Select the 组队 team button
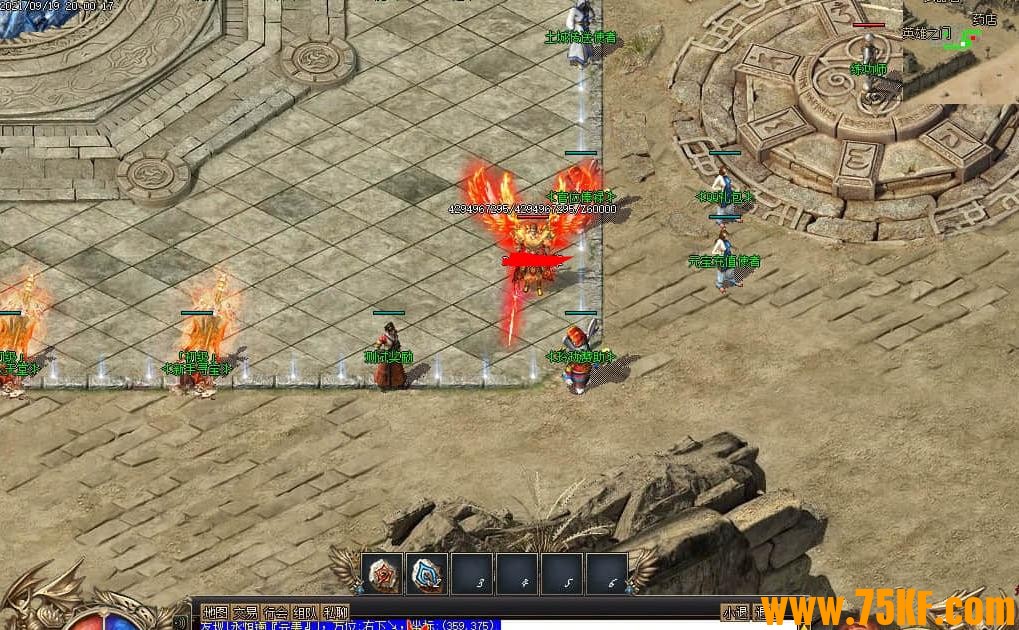Screen dimensions: 1019x630 tap(305, 612)
